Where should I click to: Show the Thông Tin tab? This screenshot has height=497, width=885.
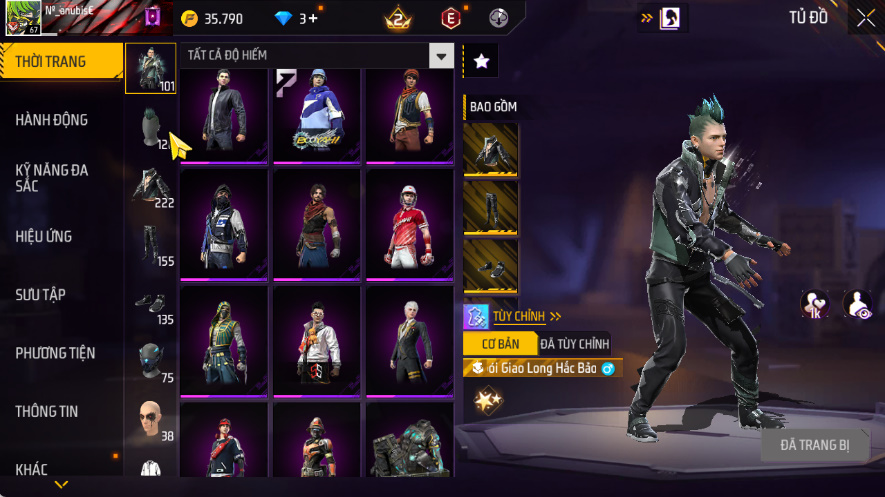coord(47,411)
